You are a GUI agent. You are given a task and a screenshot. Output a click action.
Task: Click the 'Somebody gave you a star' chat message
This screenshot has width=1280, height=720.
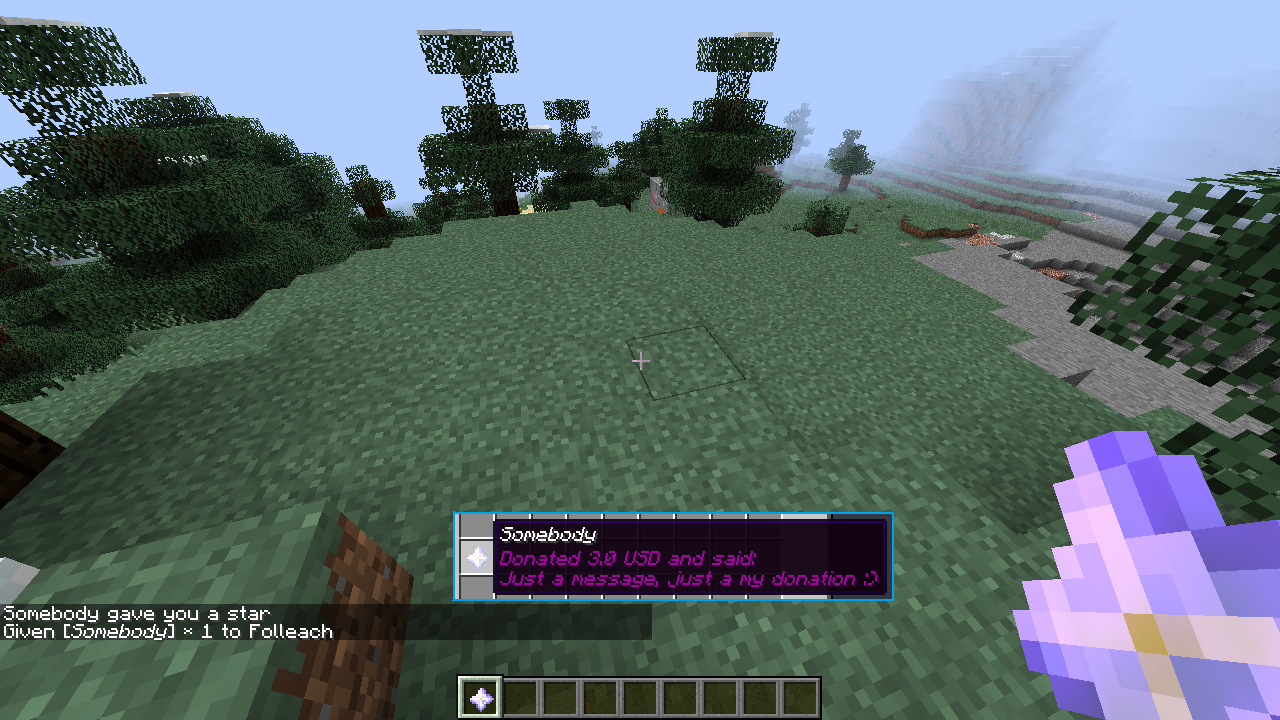135,612
